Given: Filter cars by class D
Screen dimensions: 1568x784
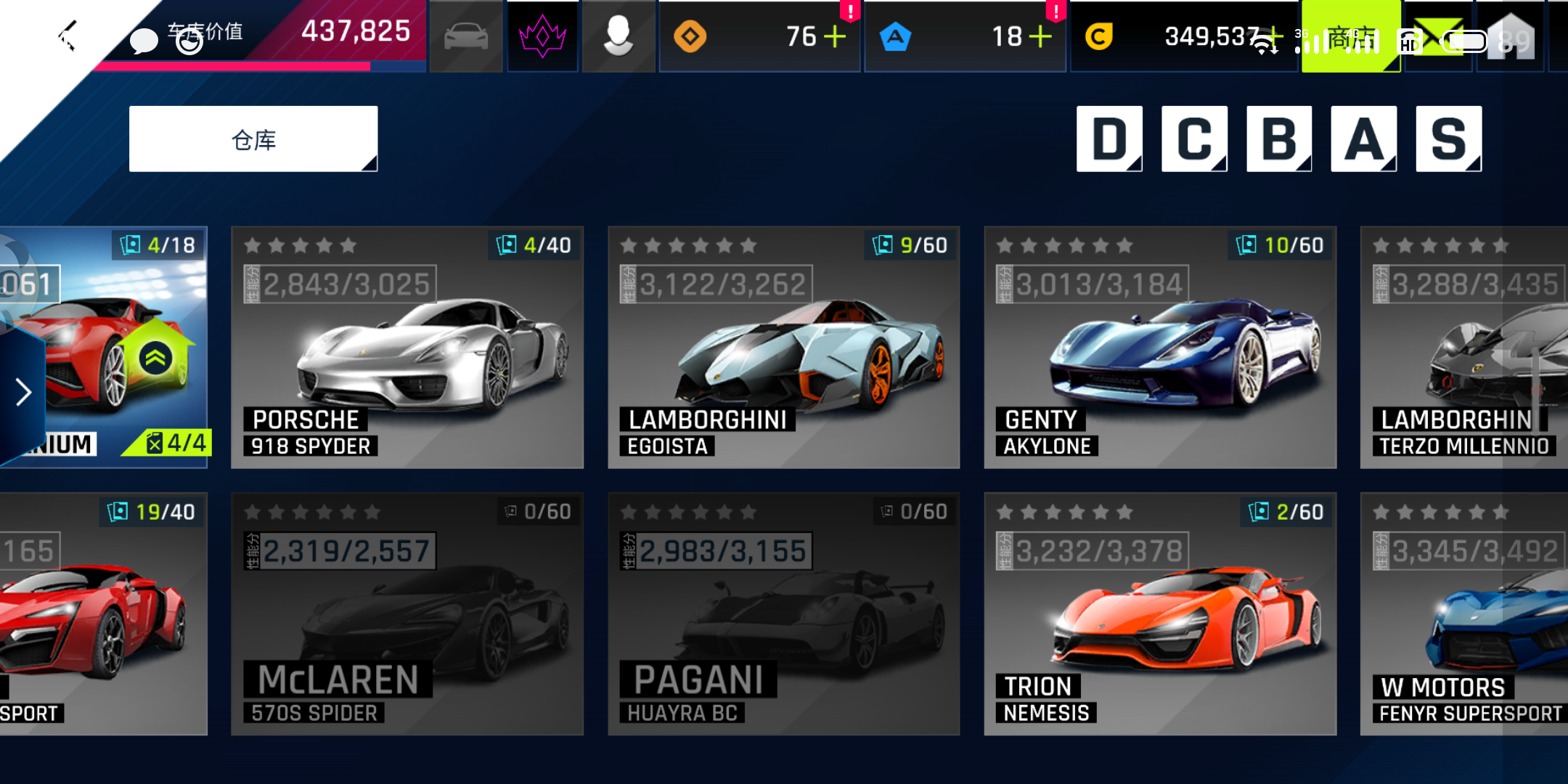Looking at the screenshot, I should coord(1108,139).
